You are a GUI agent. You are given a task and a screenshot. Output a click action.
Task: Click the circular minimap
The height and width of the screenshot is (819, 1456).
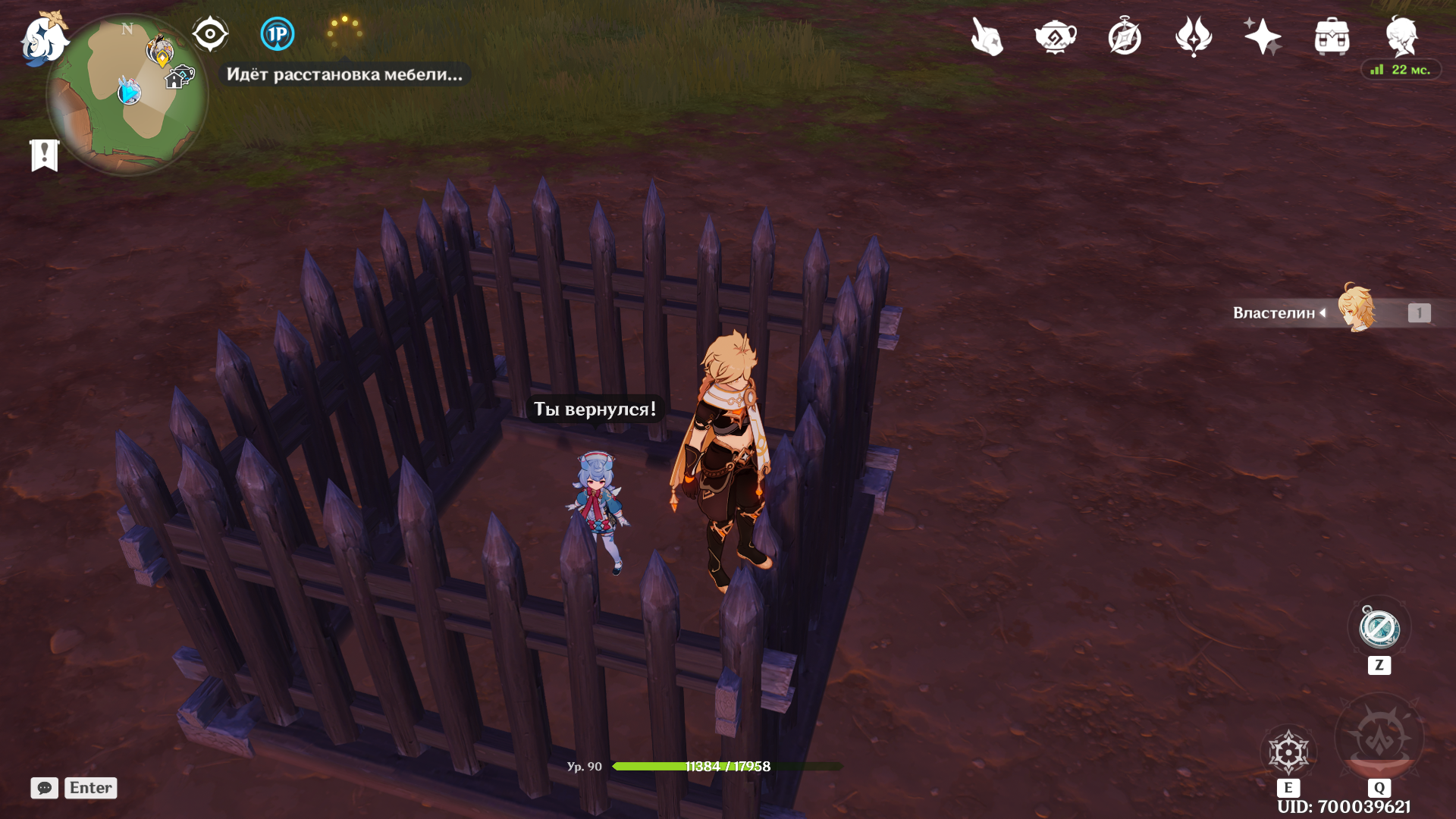[127, 95]
